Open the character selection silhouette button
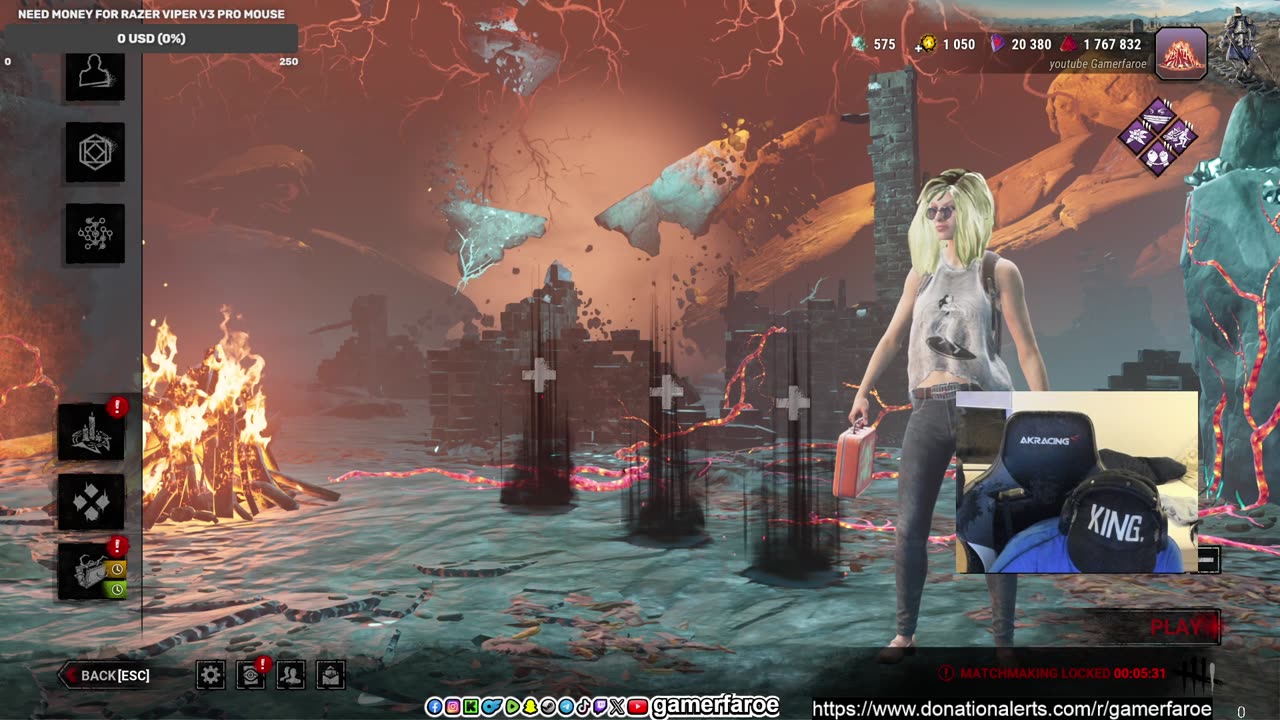The width and height of the screenshot is (1280, 720). (x=95, y=75)
